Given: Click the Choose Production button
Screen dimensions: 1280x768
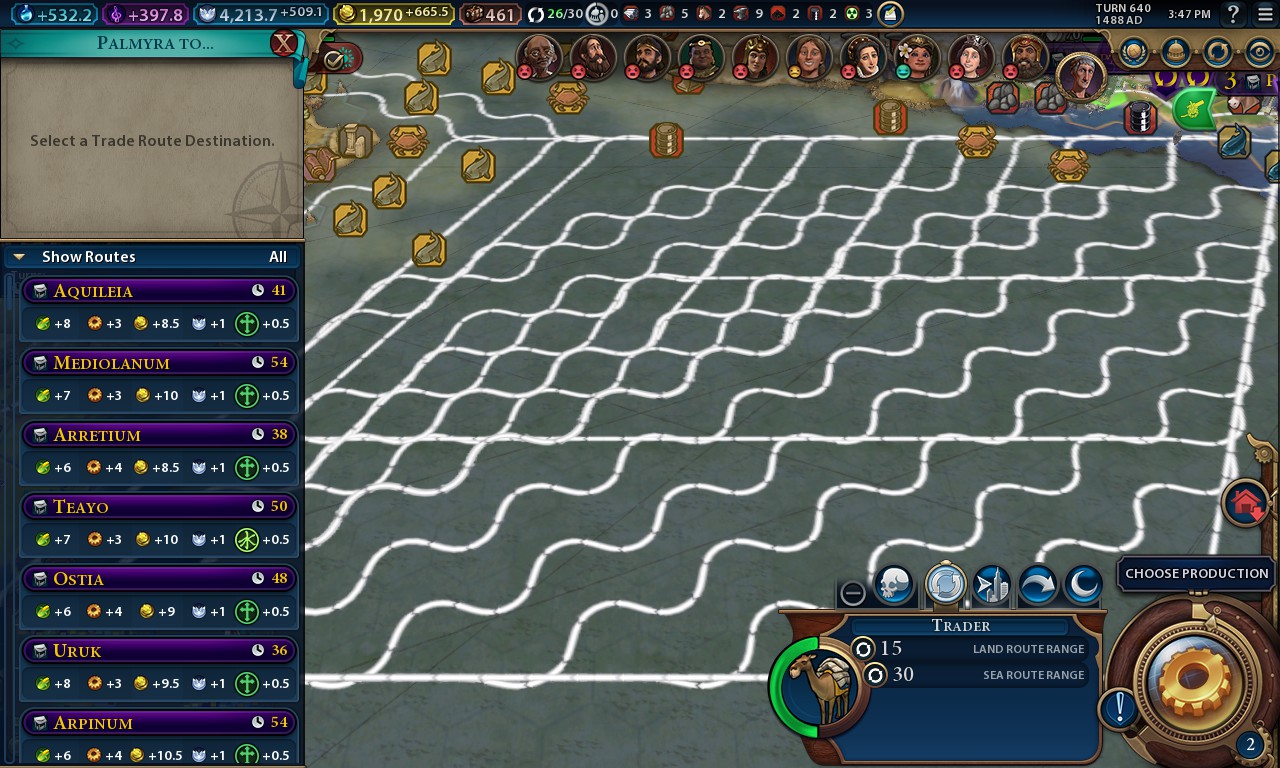Looking at the screenshot, I should [1196, 573].
